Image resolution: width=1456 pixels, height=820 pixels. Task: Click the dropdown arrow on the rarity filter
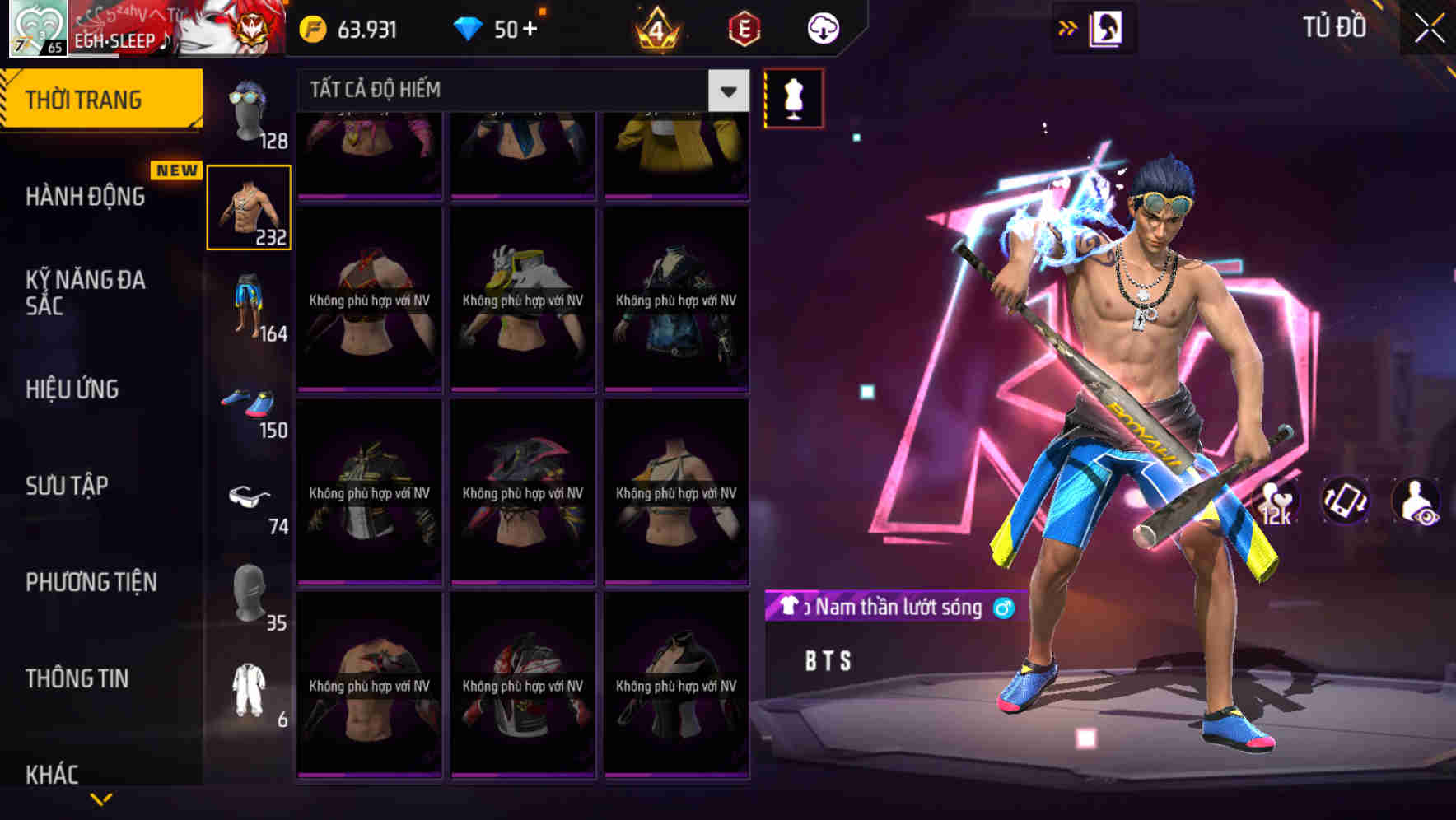[728, 91]
